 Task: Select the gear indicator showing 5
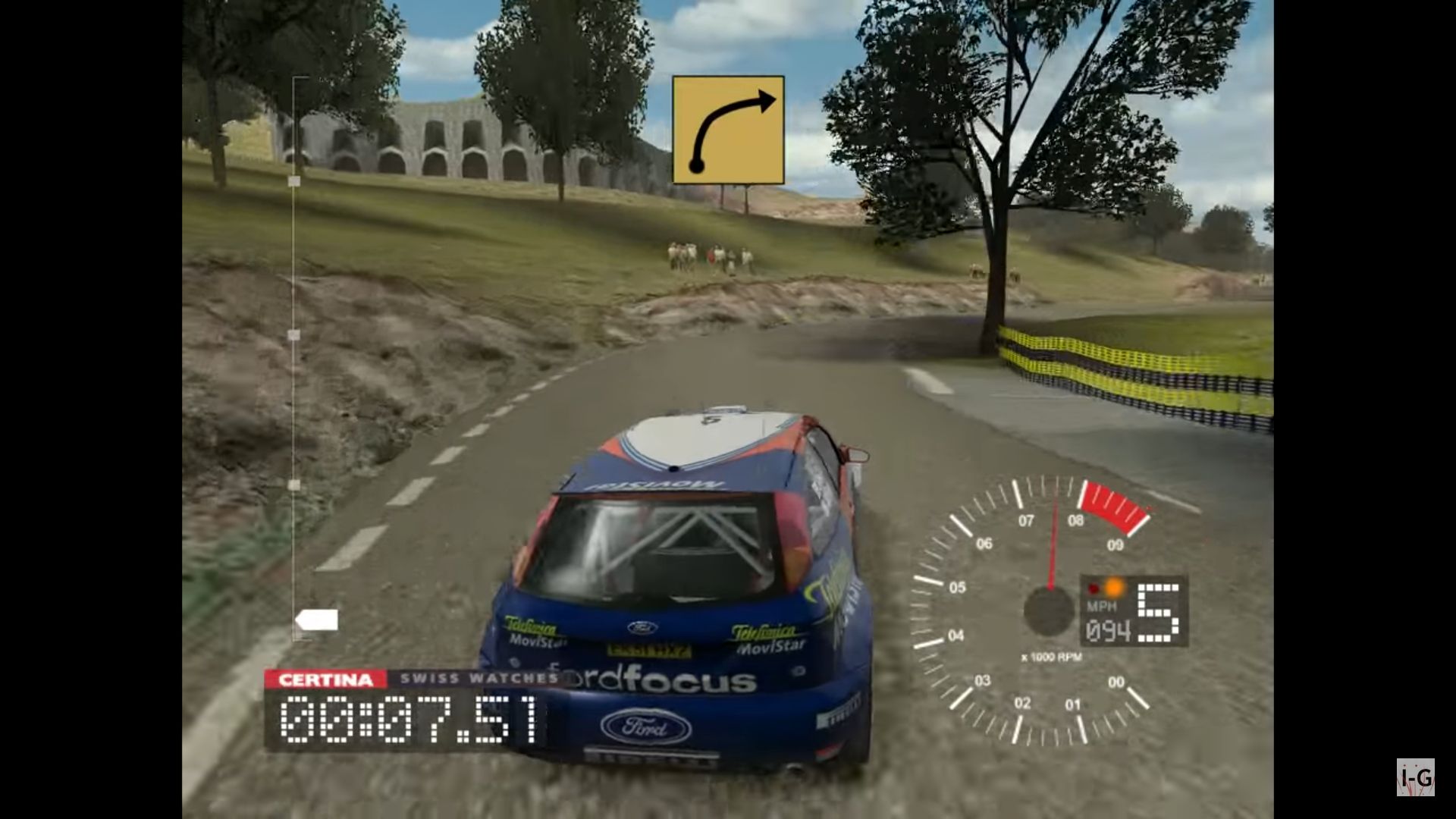[1159, 613]
